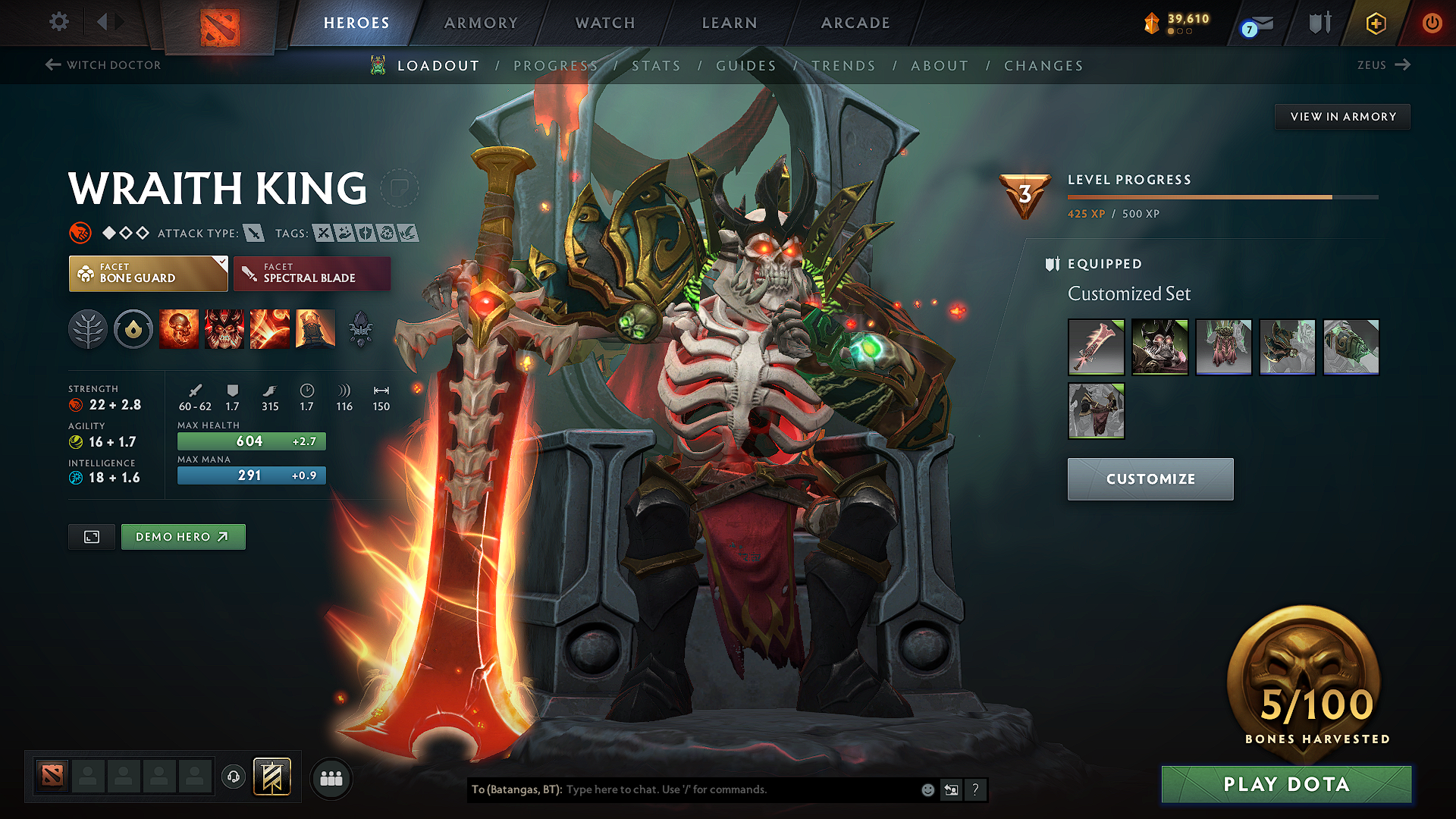Viewport: 1456px width, 819px height.
Task: Select the equipped sword item thumbnail
Action: tap(1096, 347)
